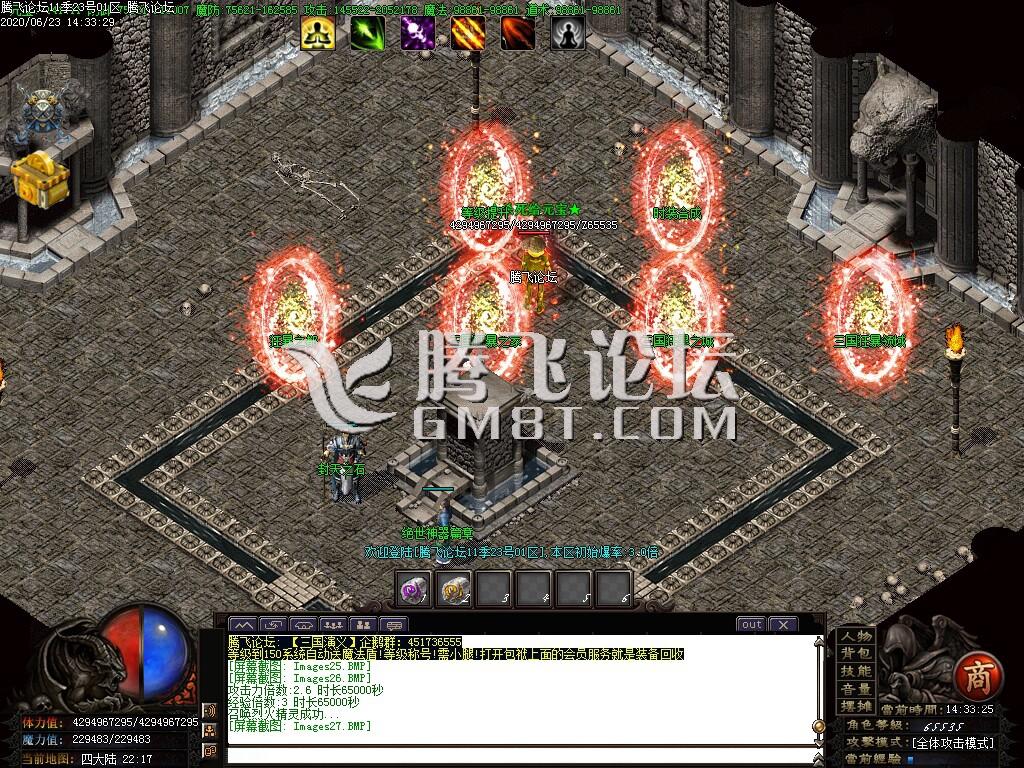Open the 背包 inventory bag
Screen dimensions: 1024x768
pyautogui.click(x=856, y=653)
